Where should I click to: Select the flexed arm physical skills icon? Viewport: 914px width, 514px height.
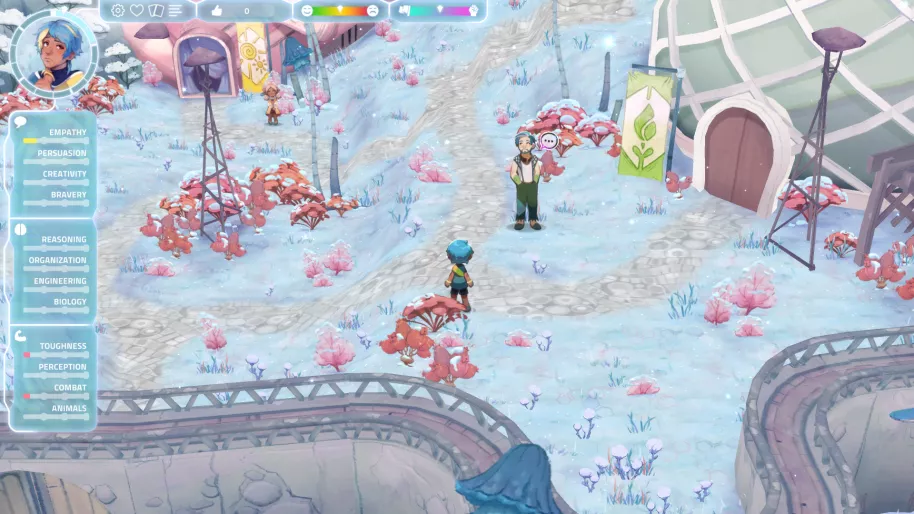pyautogui.click(x=21, y=335)
